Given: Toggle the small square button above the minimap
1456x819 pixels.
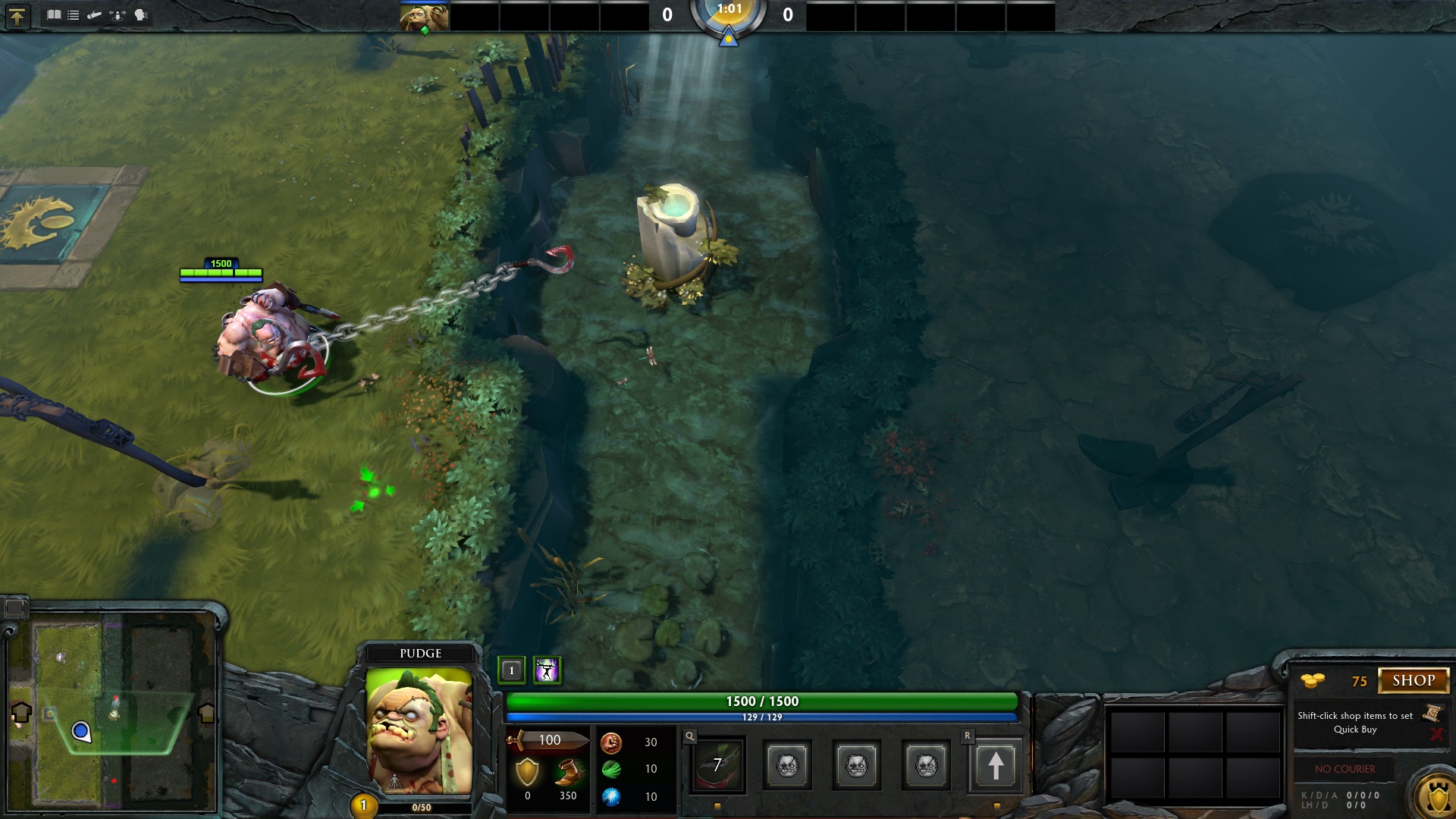Looking at the screenshot, I should [15, 607].
